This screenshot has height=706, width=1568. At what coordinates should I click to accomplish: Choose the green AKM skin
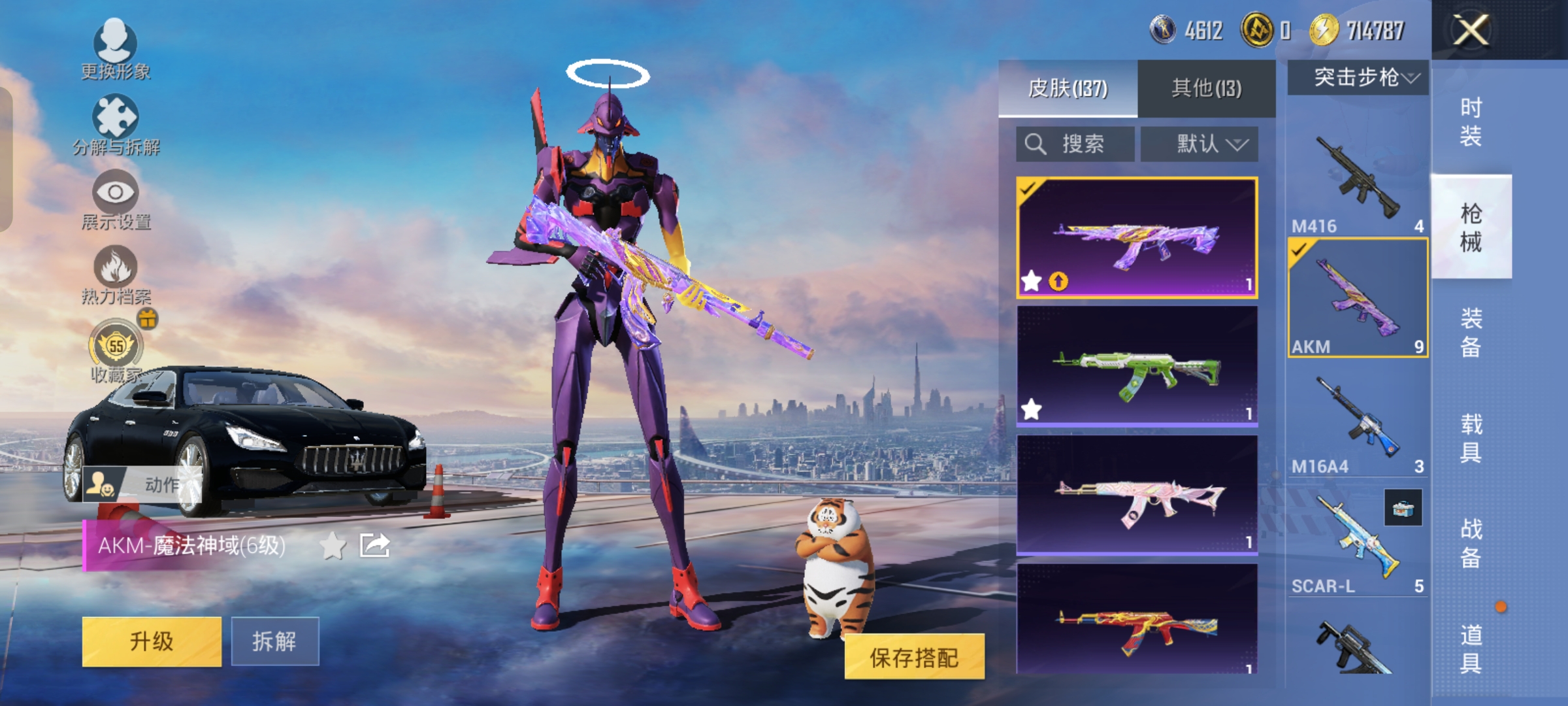[x=1137, y=366]
